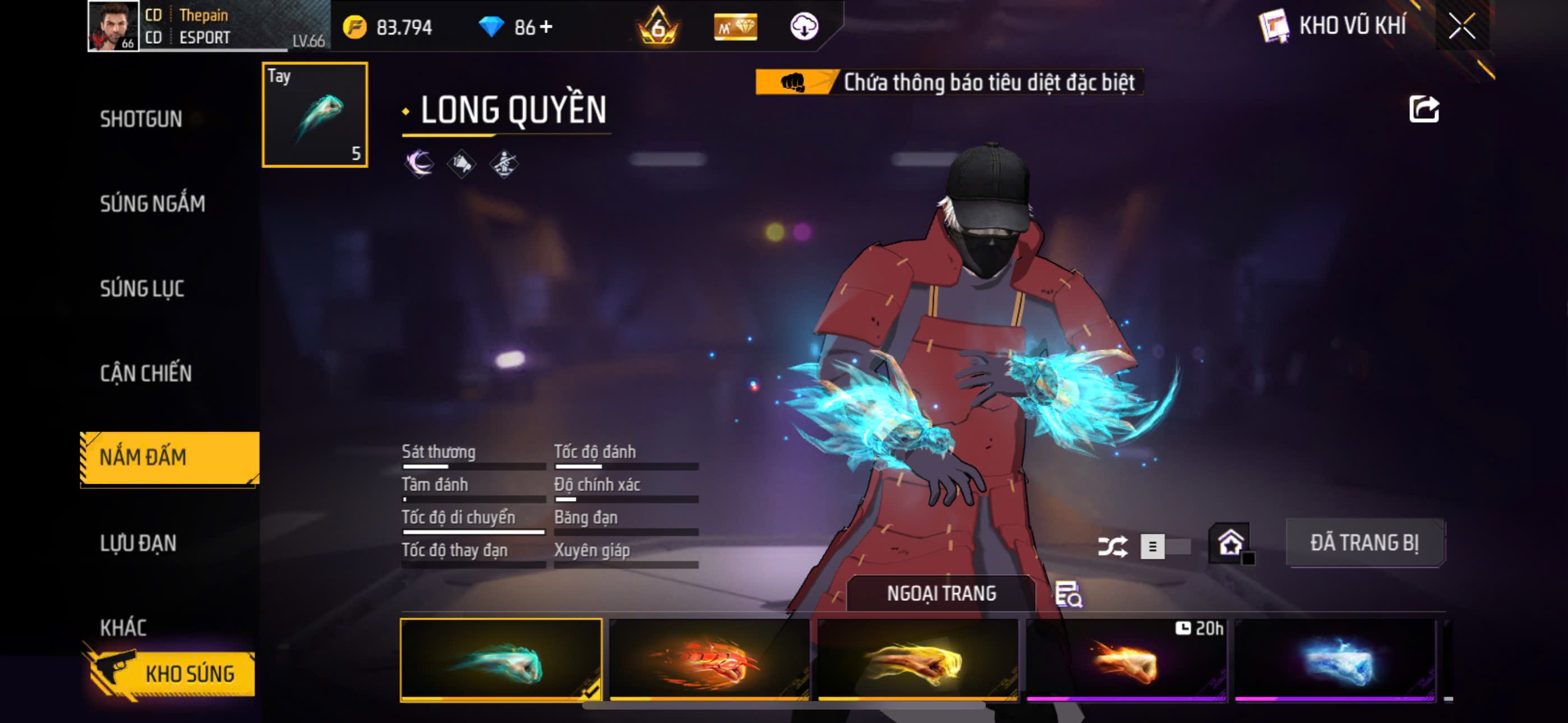This screenshot has width=1568, height=723.
Task: Click the home lobby display icon
Action: point(1230,543)
